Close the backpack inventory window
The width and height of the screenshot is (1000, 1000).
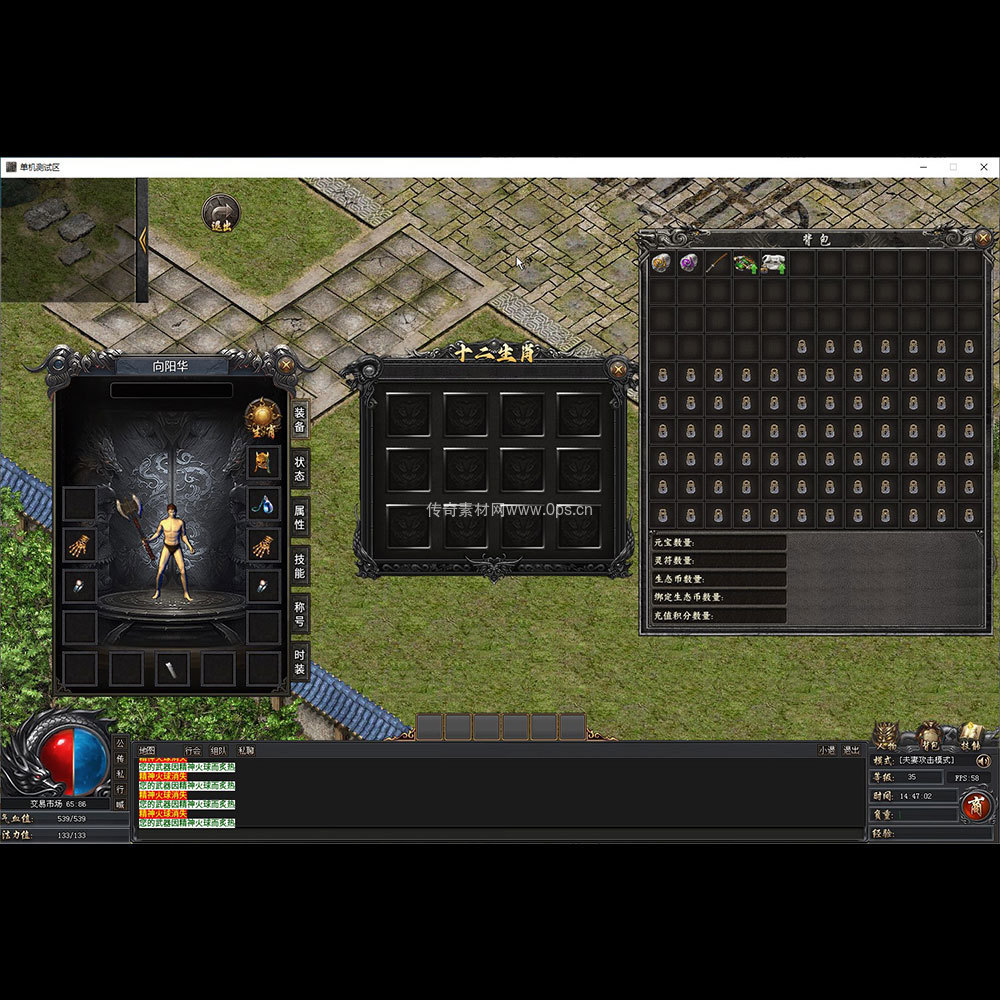tap(983, 238)
